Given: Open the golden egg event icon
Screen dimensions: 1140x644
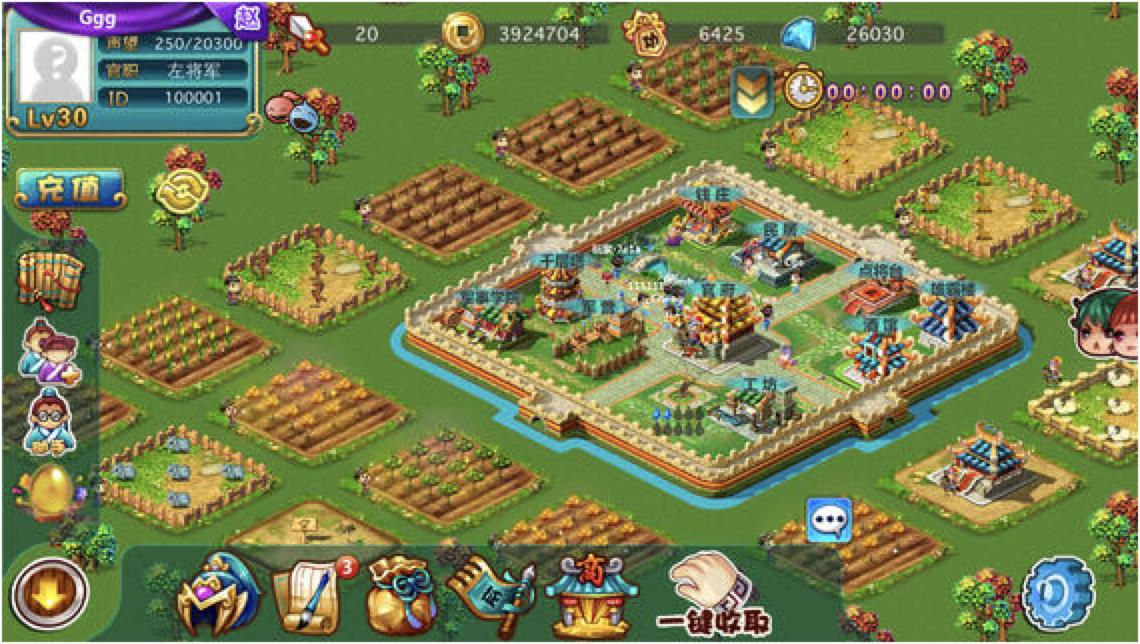Looking at the screenshot, I should coord(47,490).
